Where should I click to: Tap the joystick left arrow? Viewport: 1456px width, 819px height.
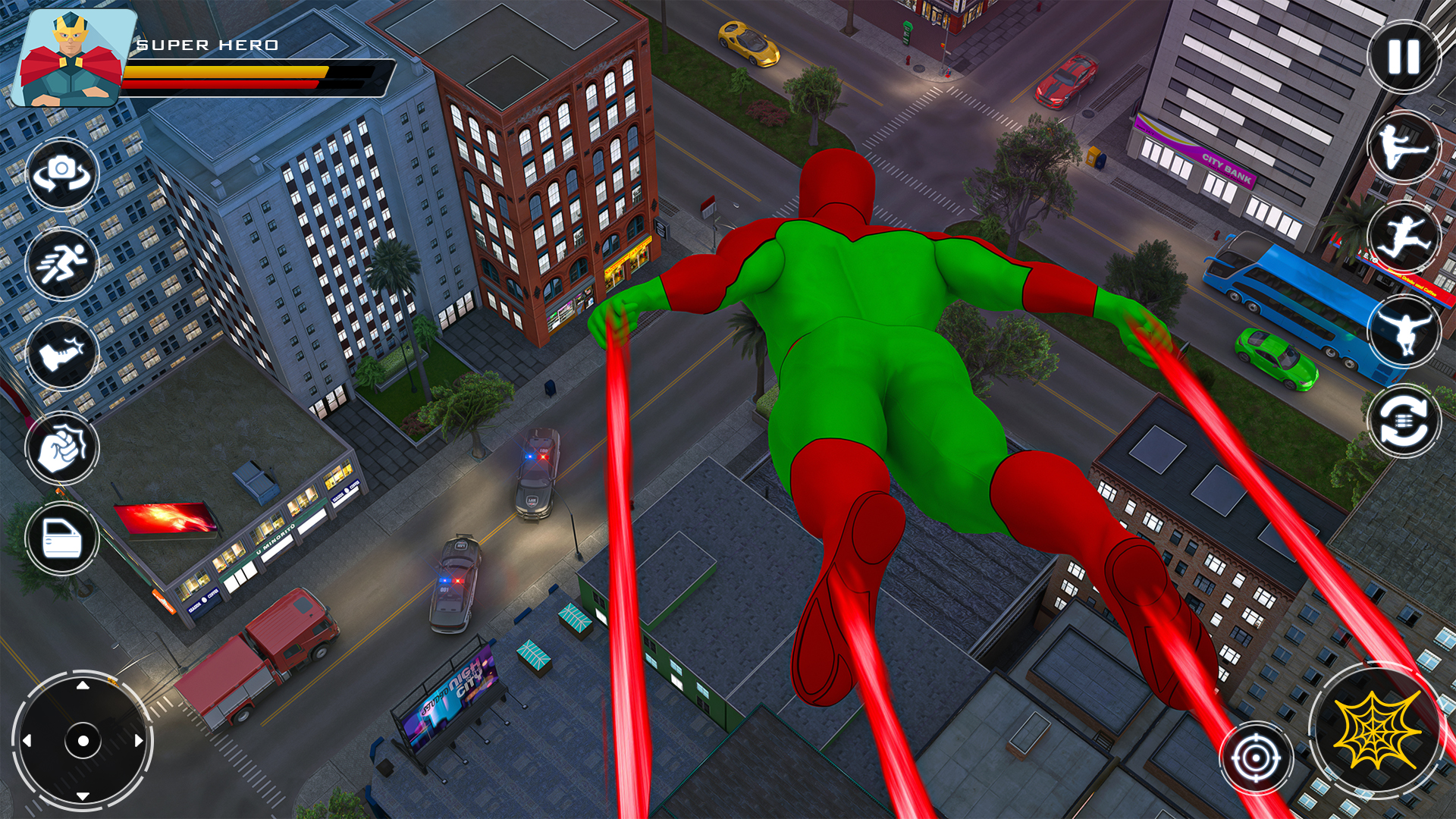[27, 739]
